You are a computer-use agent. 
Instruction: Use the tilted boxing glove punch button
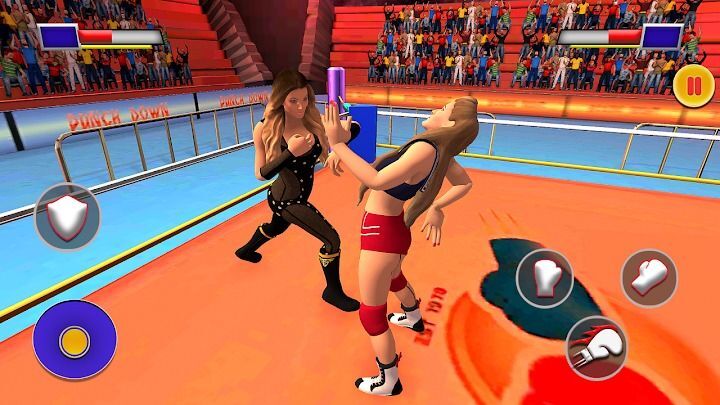pos(649,277)
